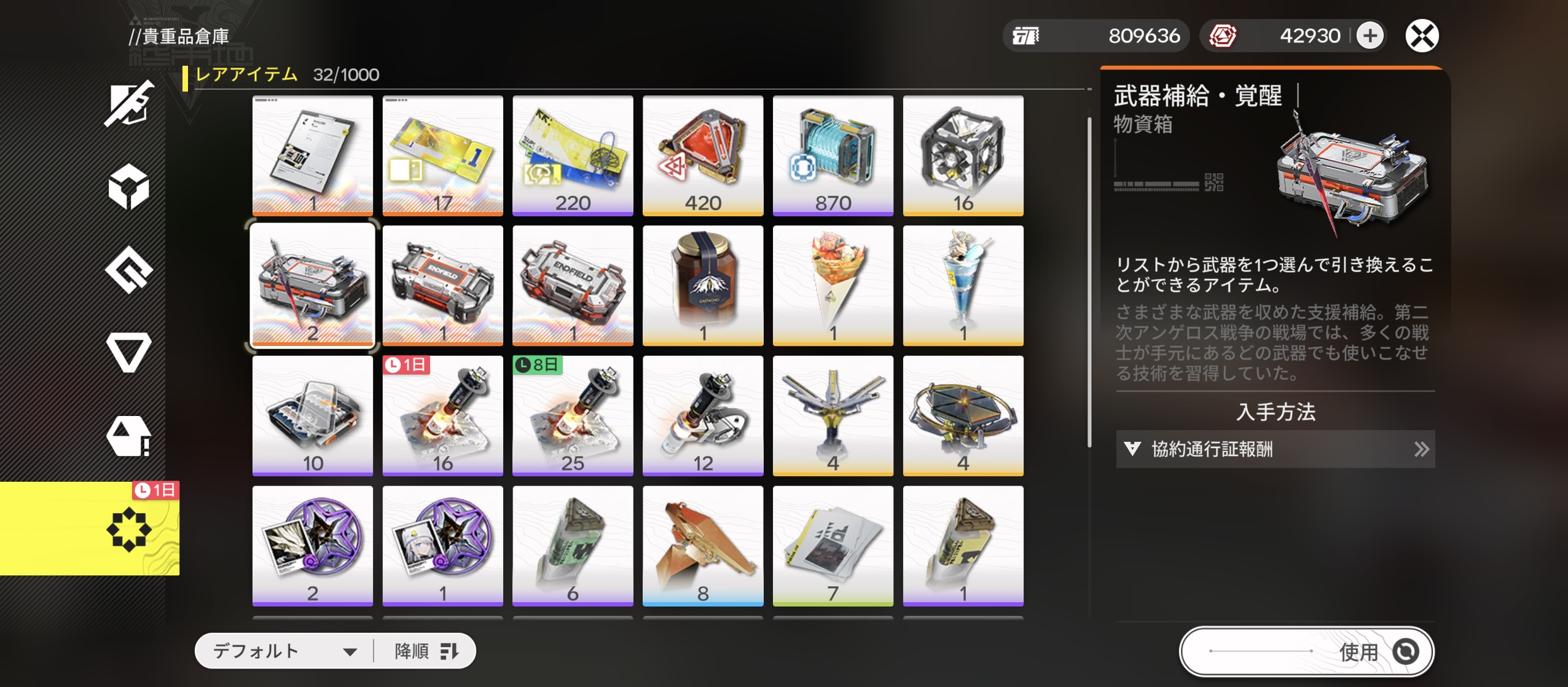The height and width of the screenshot is (687, 1568).
Task: Select the honey jar item
Action: click(703, 285)
